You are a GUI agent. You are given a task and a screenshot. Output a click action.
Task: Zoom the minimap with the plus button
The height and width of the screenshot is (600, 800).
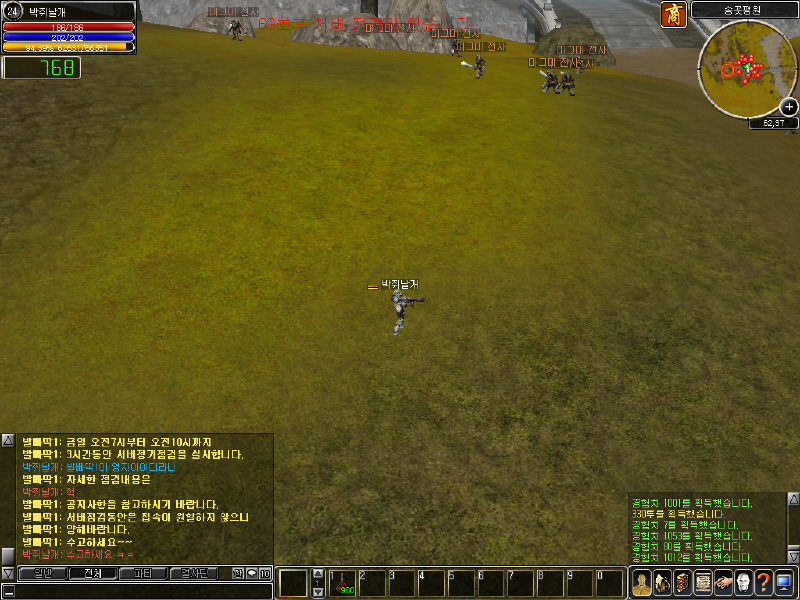tap(789, 107)
